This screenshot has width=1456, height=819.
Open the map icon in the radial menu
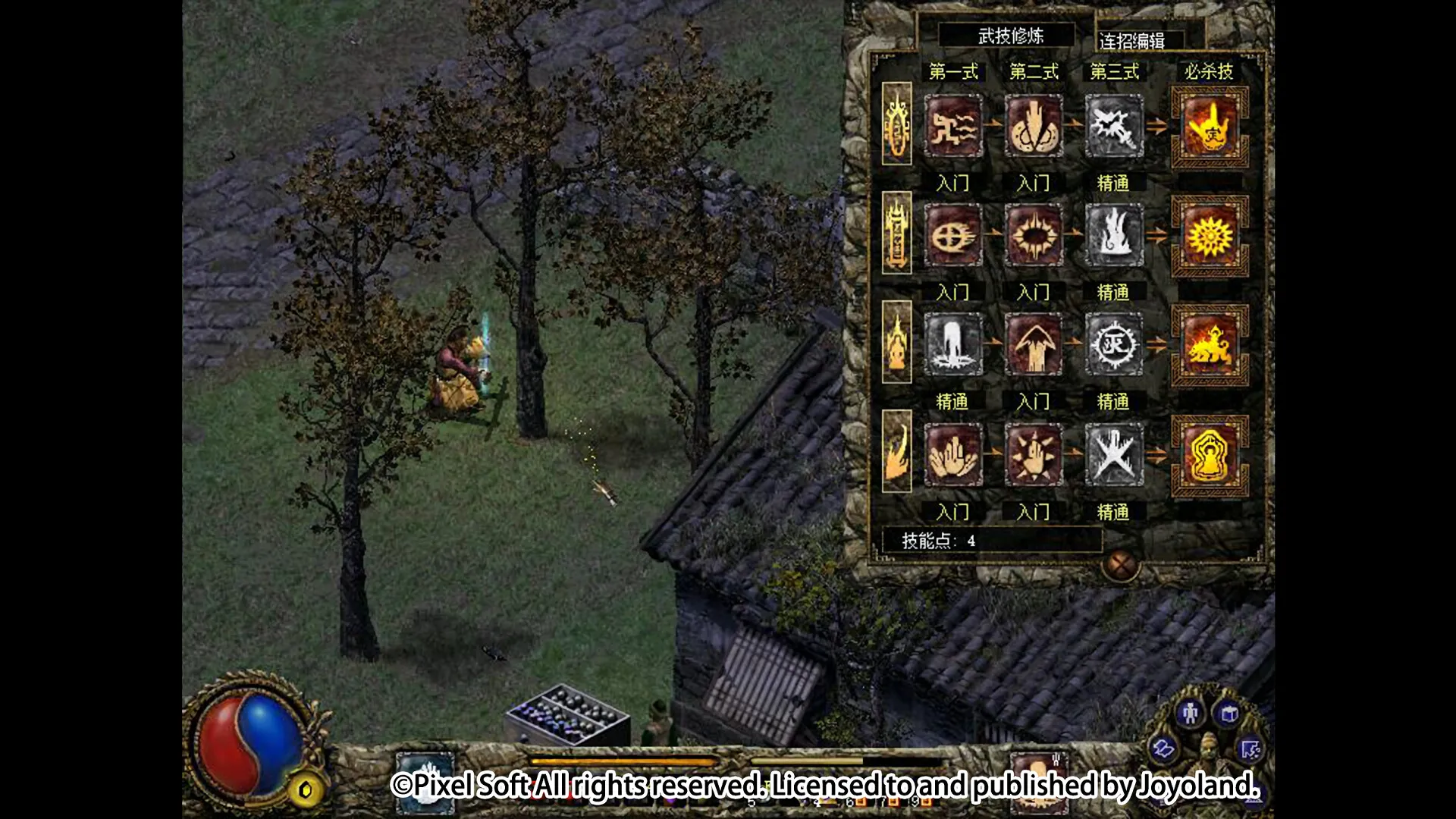tap(1163, 750)
